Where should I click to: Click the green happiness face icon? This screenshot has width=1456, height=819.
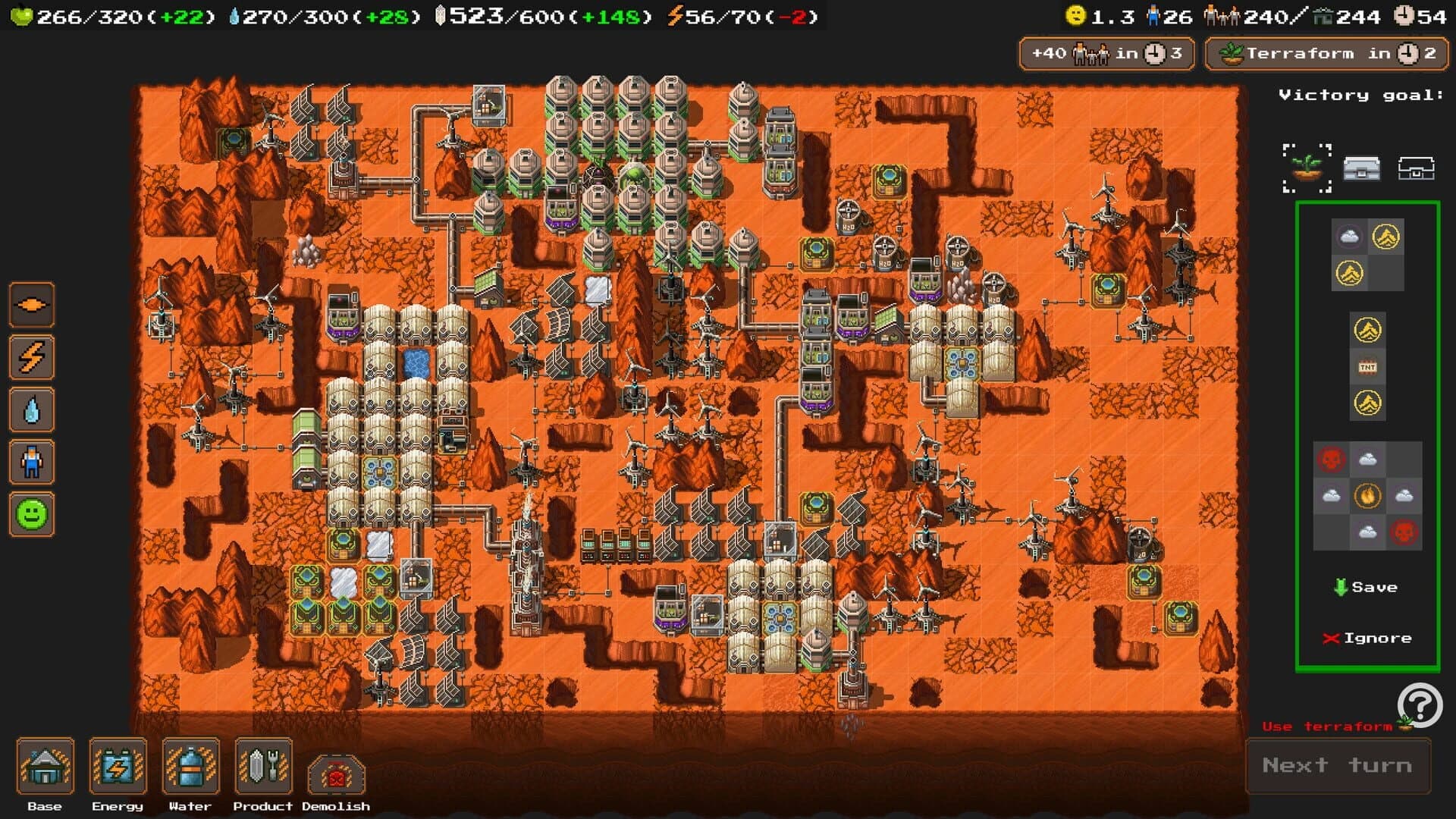31,514
